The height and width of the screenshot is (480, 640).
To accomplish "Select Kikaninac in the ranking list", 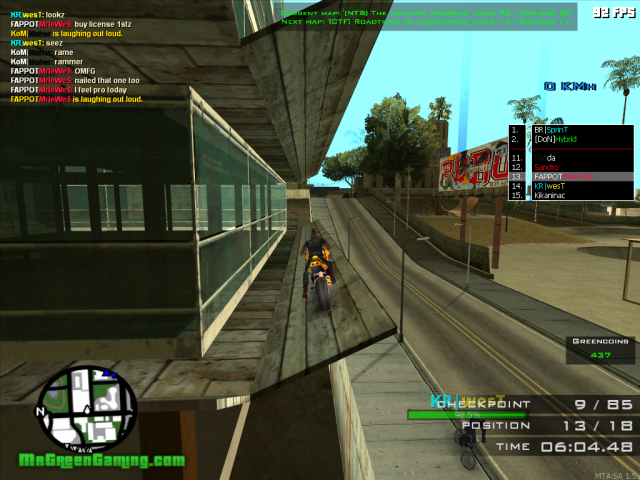I will [552, 195].
